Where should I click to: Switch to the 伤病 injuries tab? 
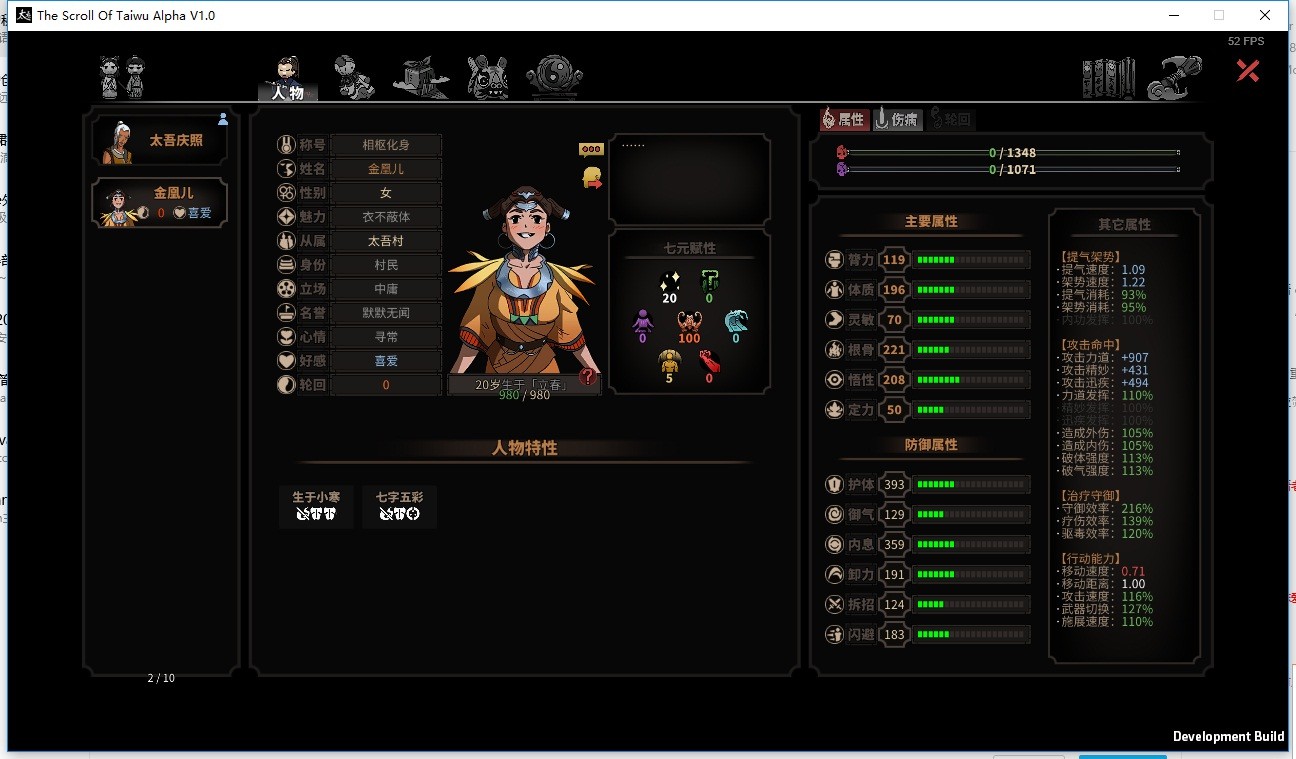[x=897, y=119]
